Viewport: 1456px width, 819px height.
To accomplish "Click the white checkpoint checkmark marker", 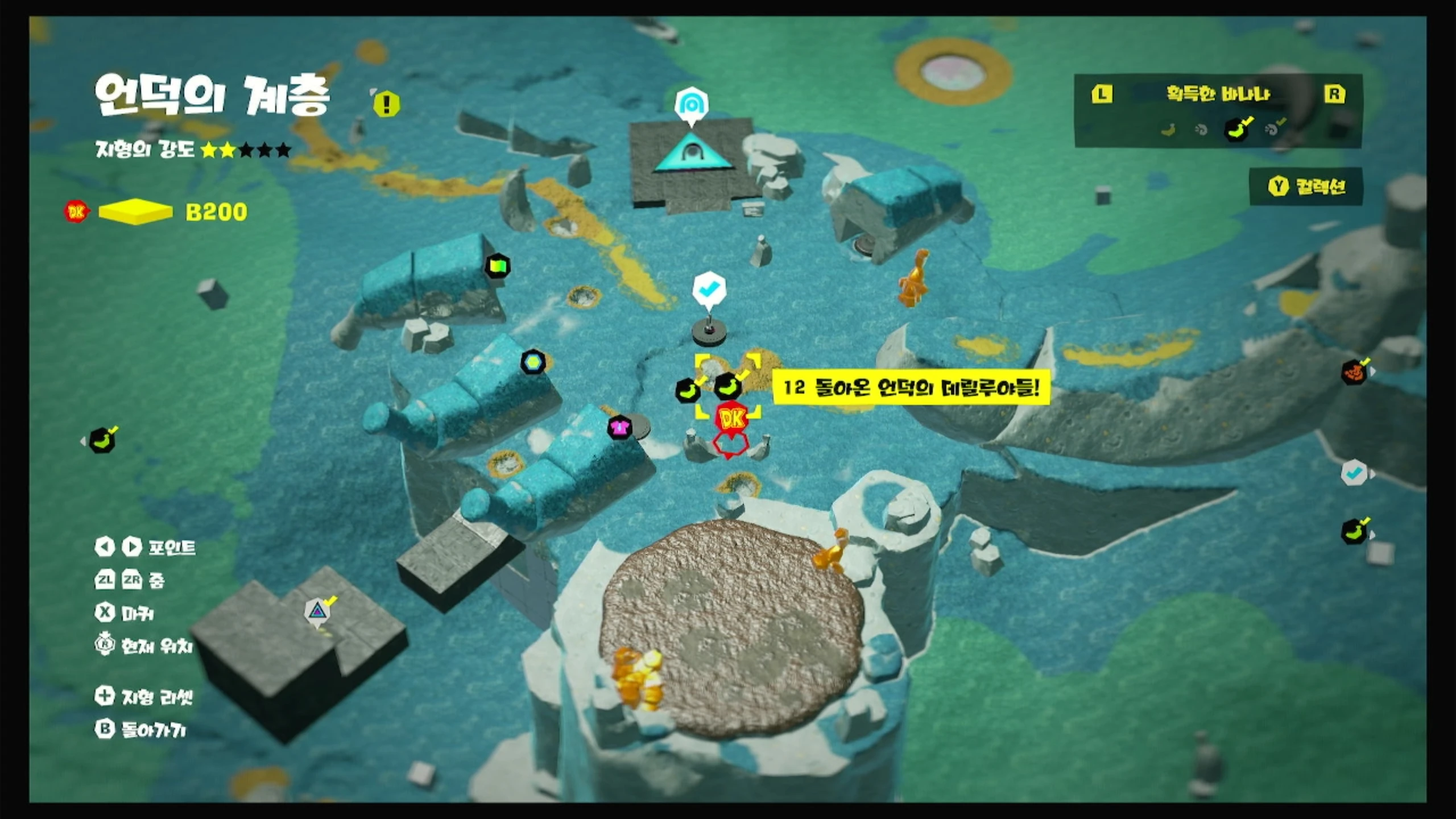I will 709,289.
